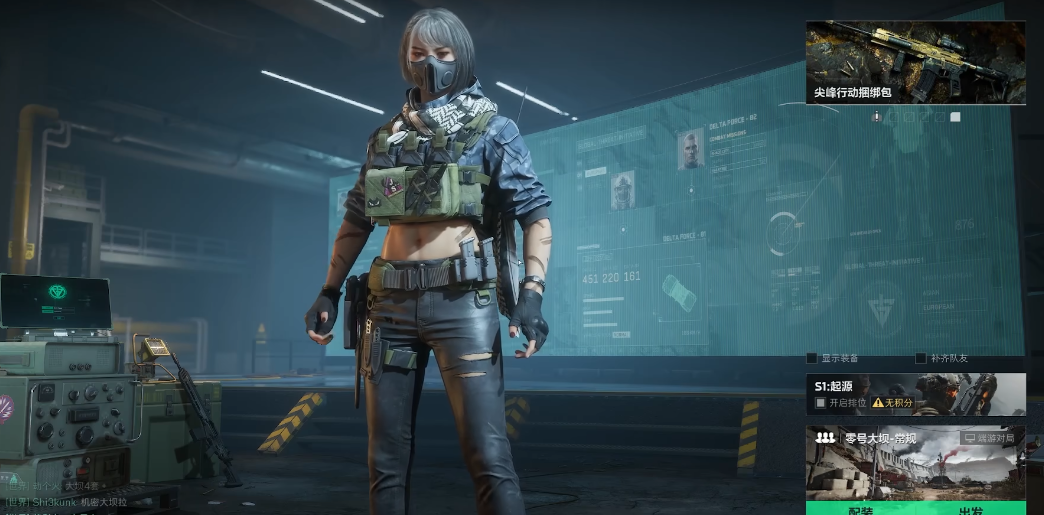Start the match with 出发
This screenshot has height=515, width=1044.
coord(970,509)
